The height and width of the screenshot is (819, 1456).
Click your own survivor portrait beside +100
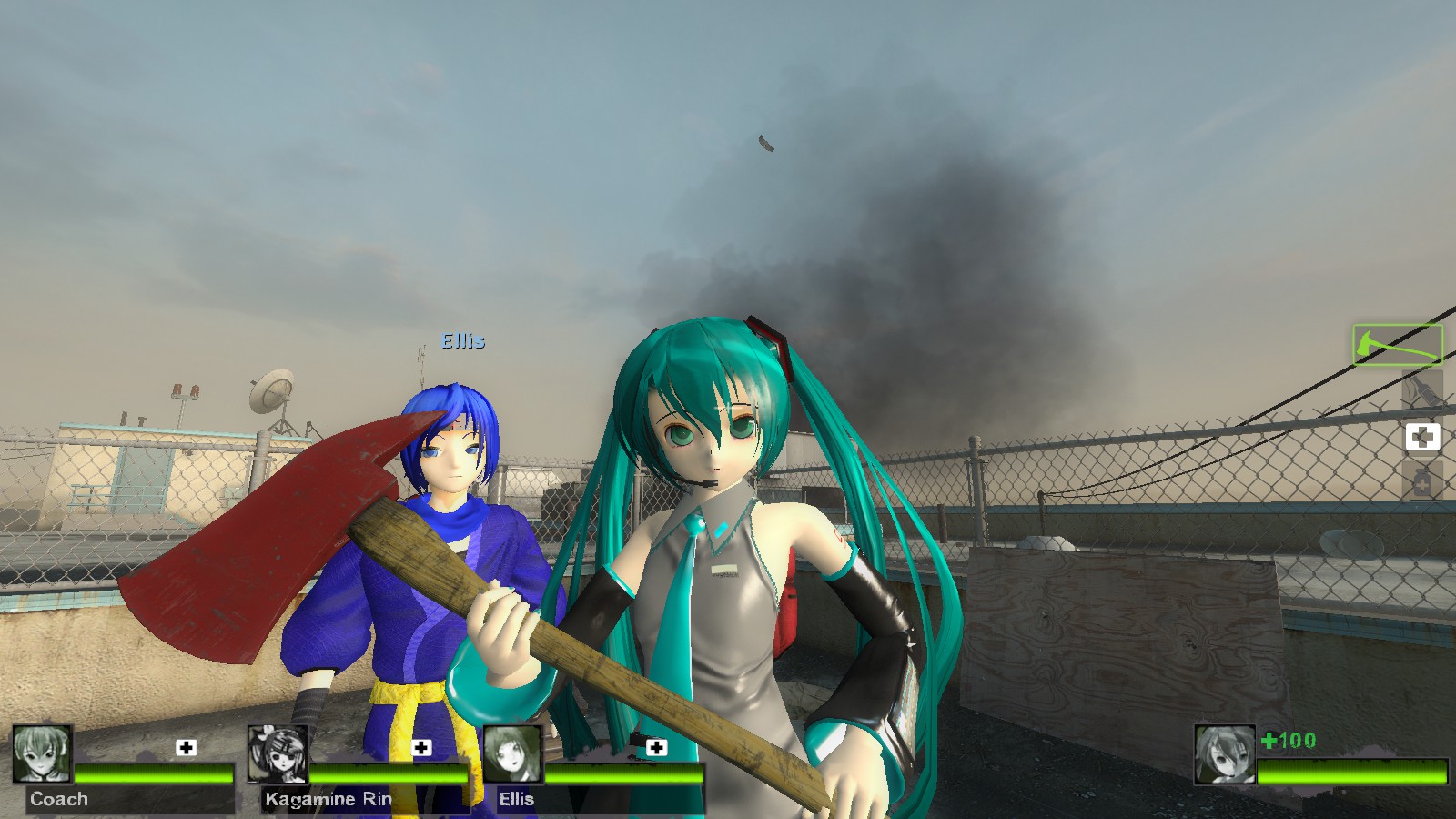point(1225,754)
